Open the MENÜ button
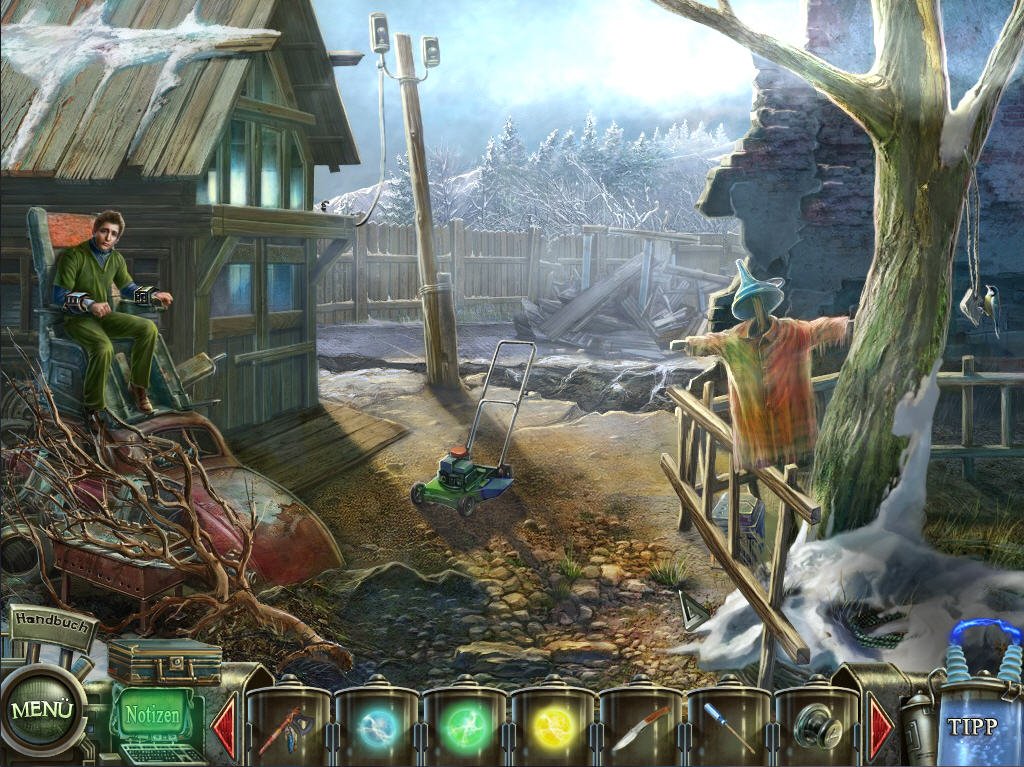 (42, 711)
